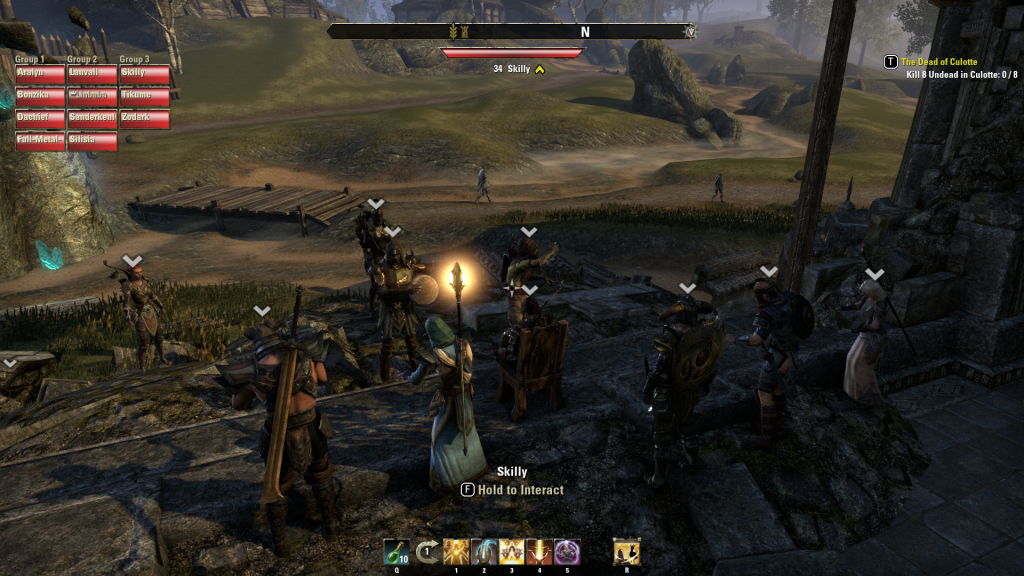
Task: Select Zodark's unit frame
Action: [x=144, y=118]
